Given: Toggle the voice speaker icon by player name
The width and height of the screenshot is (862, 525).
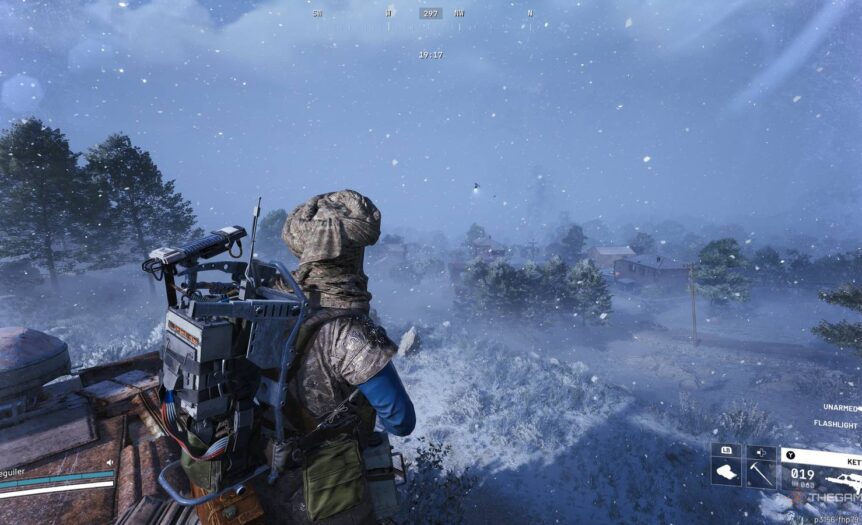Looking at the screenshot, I should pos(109,463).
